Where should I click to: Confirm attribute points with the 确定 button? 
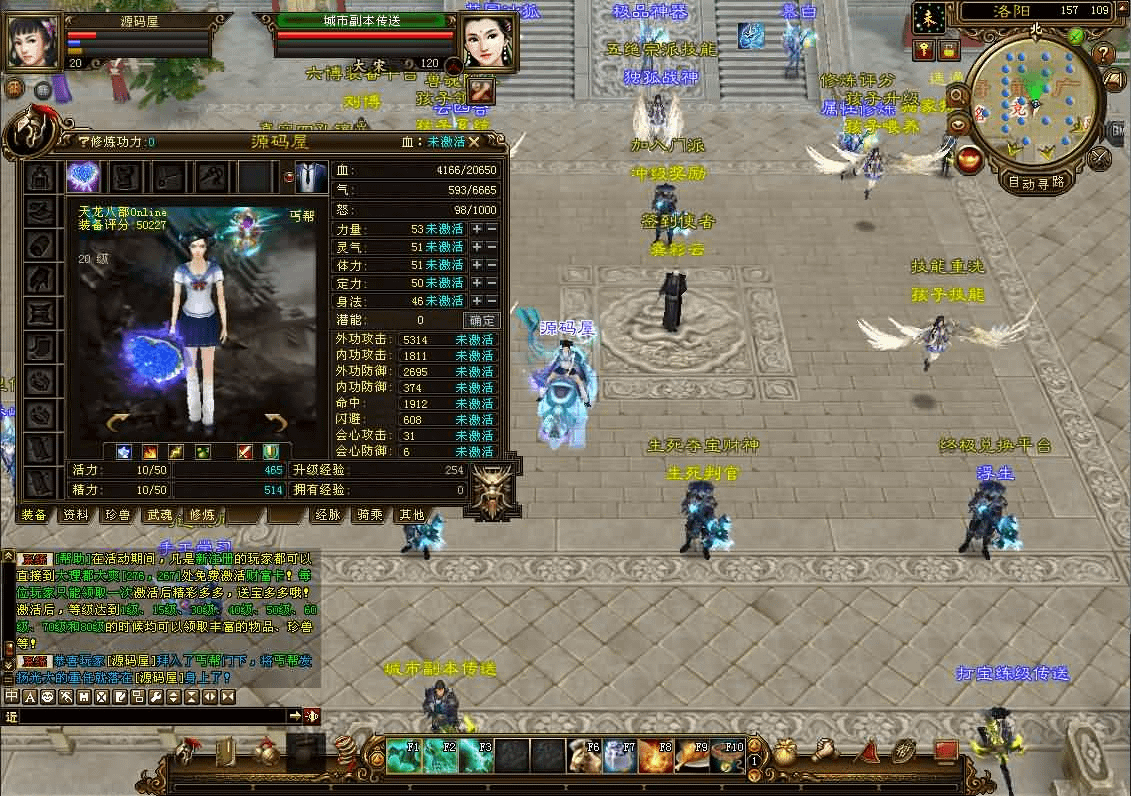(x=481, y=321)
